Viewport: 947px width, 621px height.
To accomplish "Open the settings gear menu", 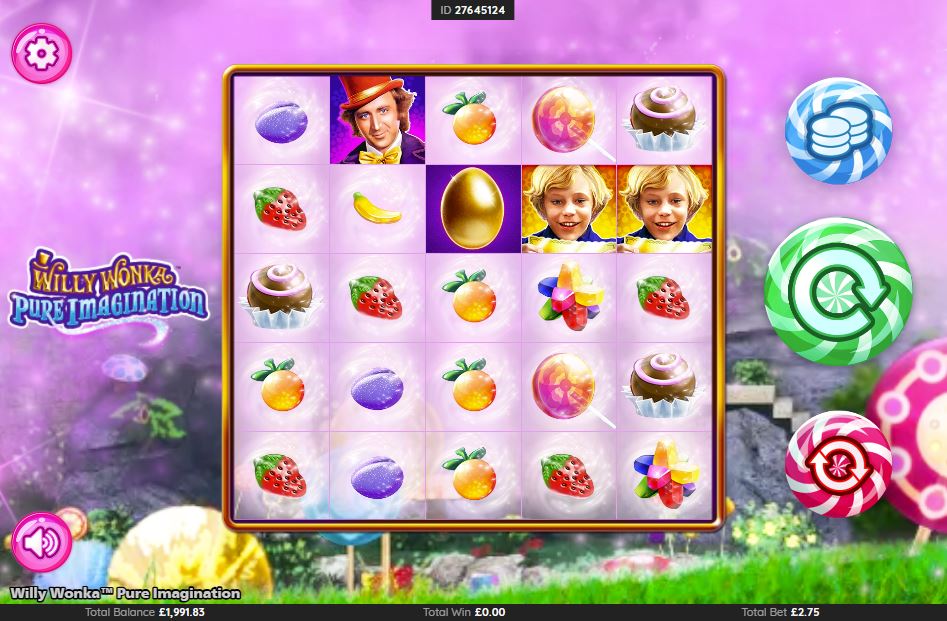I will click(x=41, y=53).
